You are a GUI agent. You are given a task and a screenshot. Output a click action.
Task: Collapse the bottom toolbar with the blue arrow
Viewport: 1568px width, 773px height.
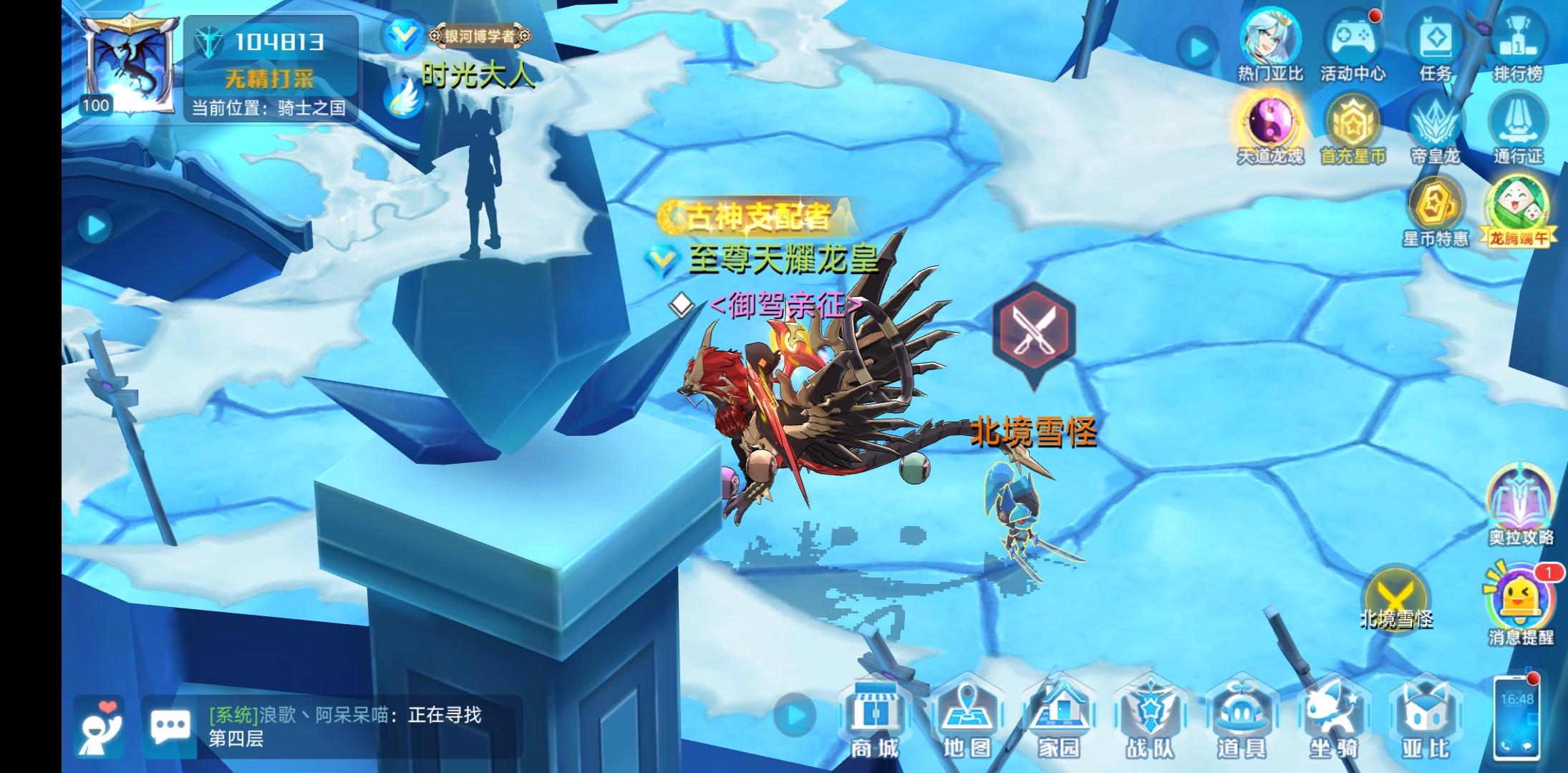pyautogui.click(x=795, y=715)
